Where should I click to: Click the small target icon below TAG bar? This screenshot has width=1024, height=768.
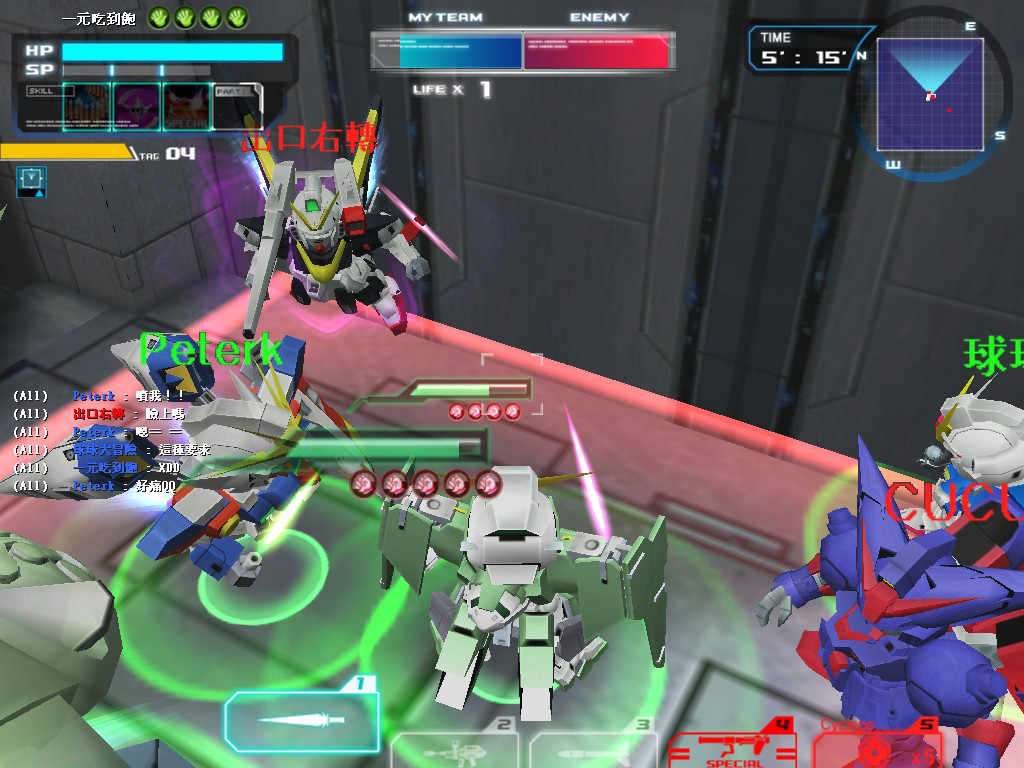(x=31, y=181)
